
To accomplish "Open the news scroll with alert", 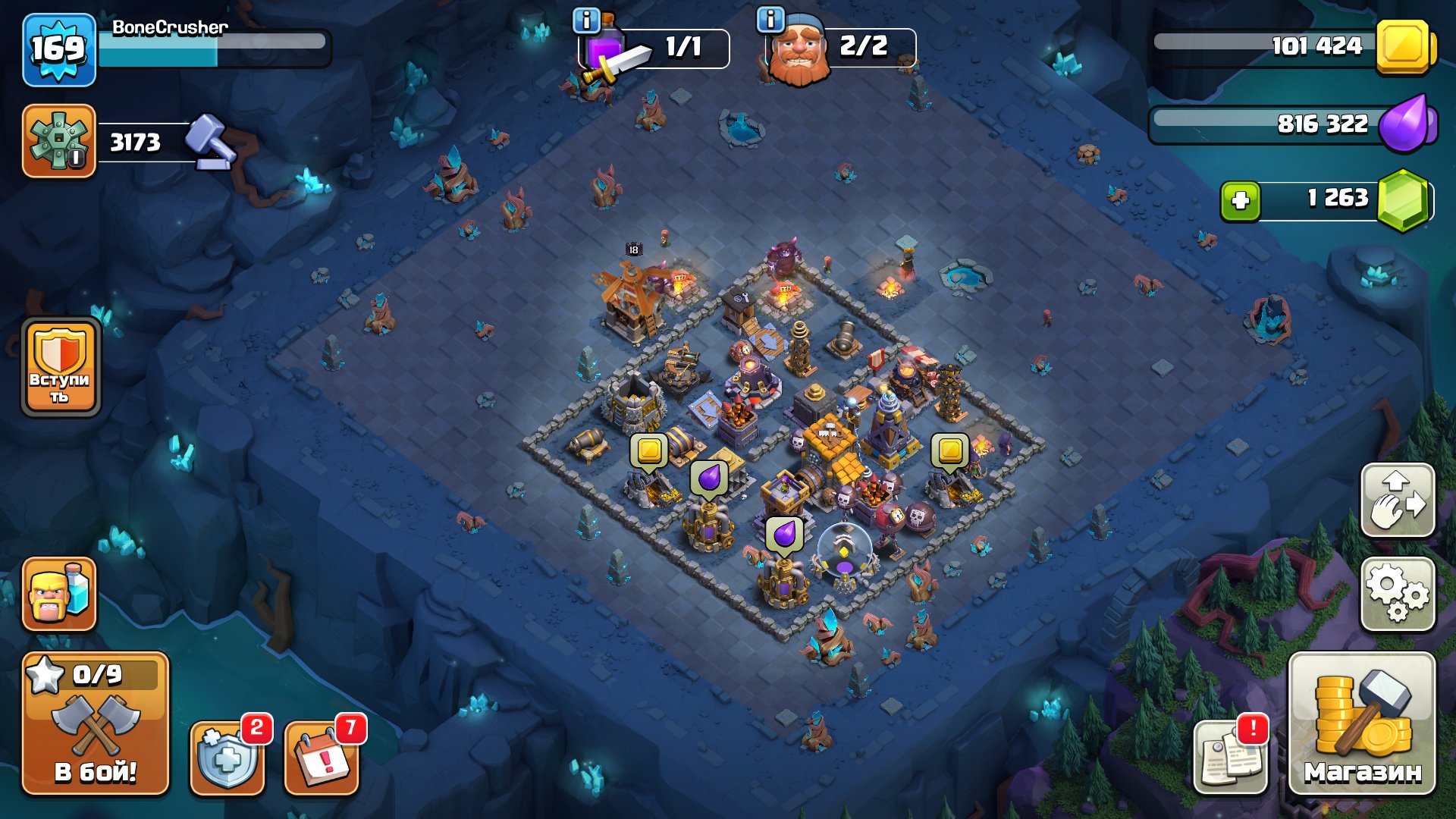I will tap(1230, 757).
